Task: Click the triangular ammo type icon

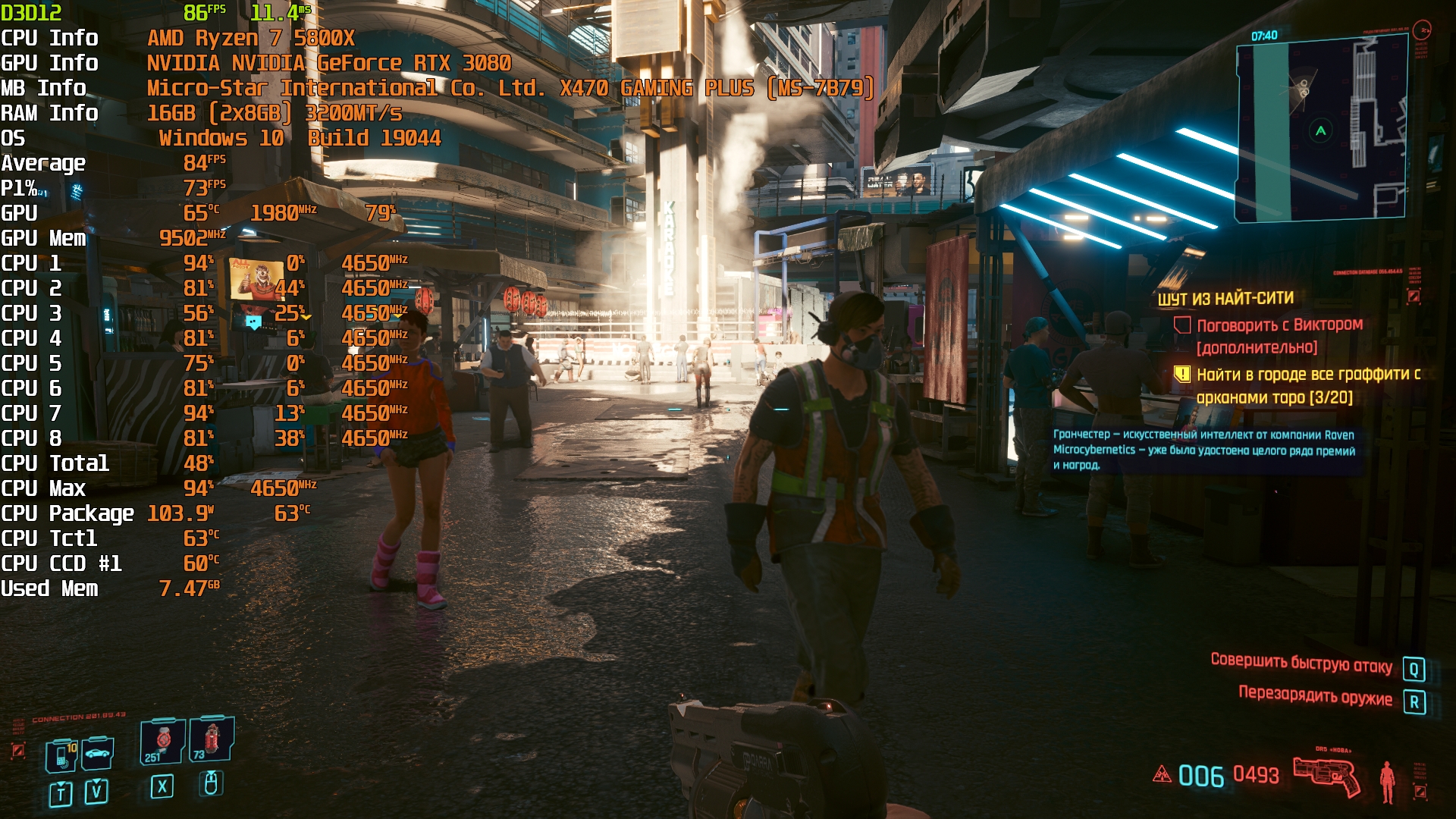Action: (x=1162, y=774)
